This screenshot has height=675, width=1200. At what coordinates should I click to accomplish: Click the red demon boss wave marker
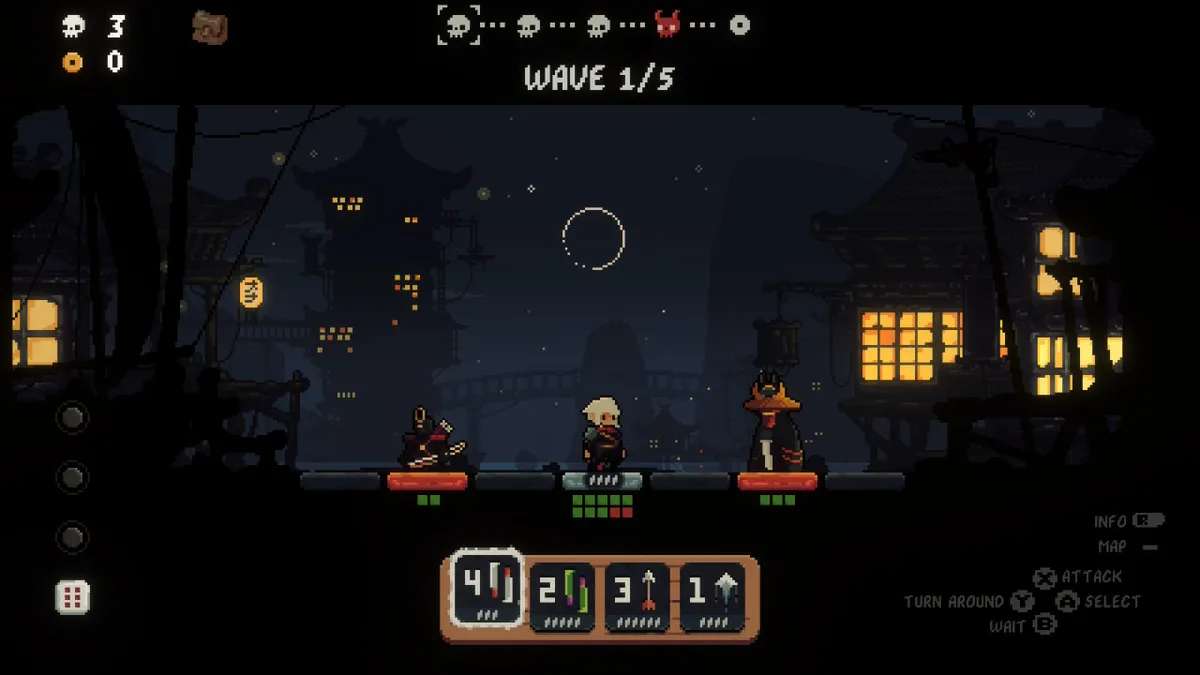tap(668, 25)
